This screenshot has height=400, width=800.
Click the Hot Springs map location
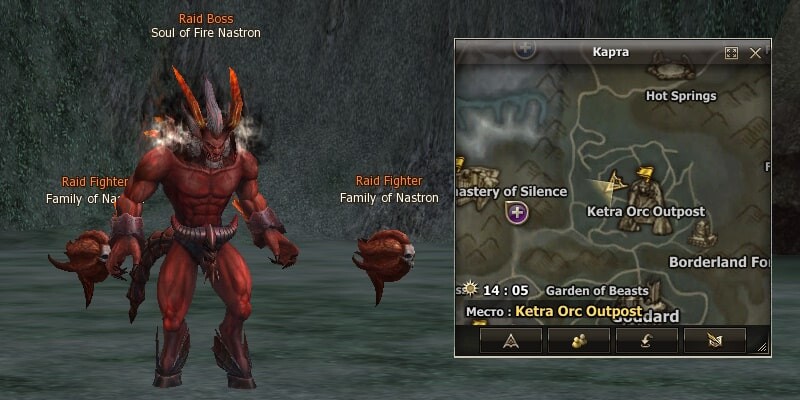point(681,96)
